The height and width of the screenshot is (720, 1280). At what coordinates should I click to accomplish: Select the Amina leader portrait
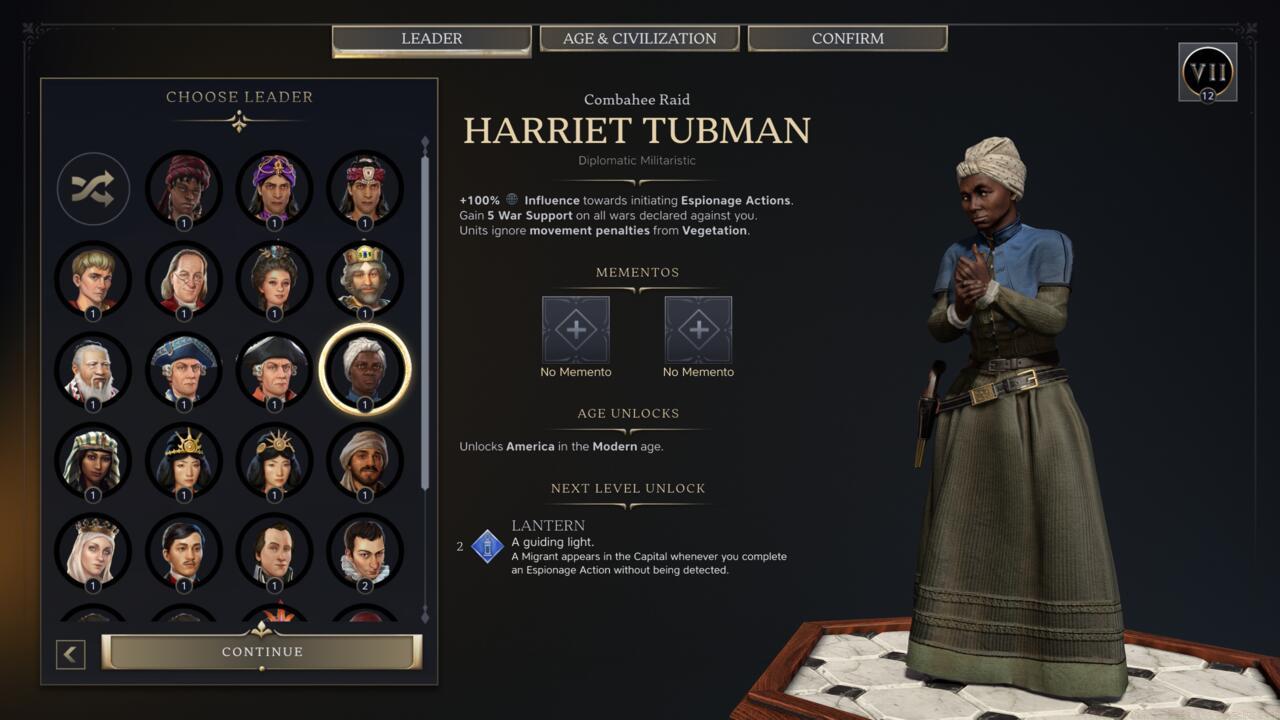(184, 189)
